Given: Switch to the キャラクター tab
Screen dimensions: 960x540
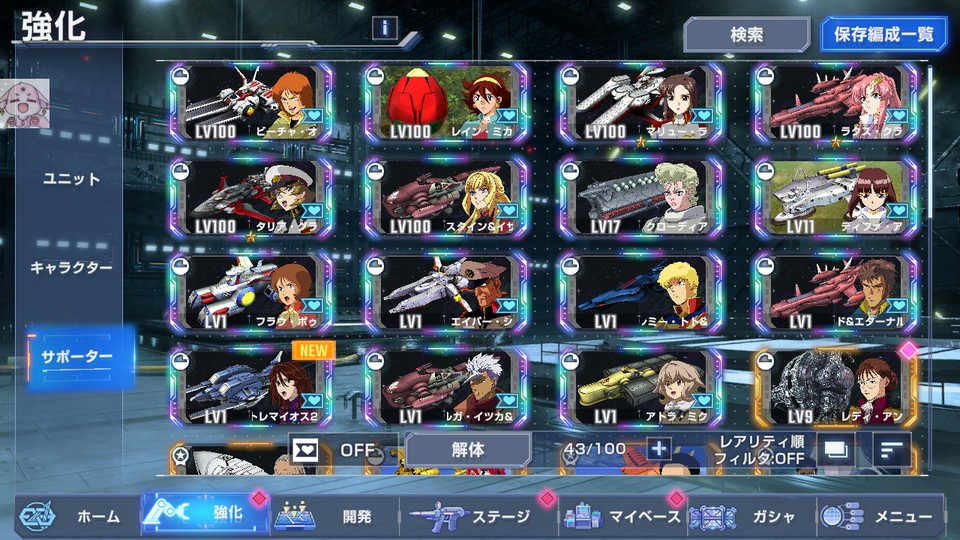Looking at the screenshot, I should (71, 268).
